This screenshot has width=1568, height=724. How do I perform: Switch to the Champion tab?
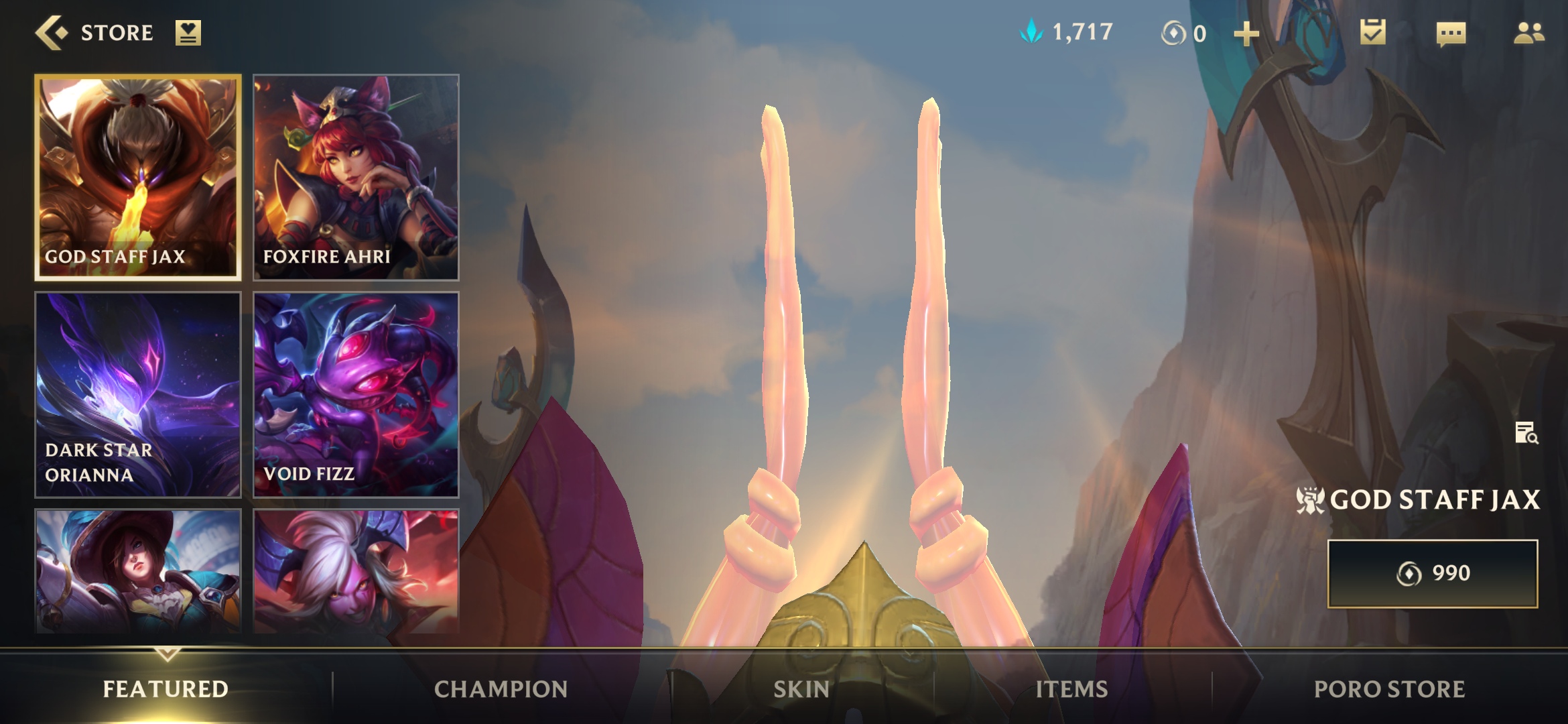click(x=501, y=689)
